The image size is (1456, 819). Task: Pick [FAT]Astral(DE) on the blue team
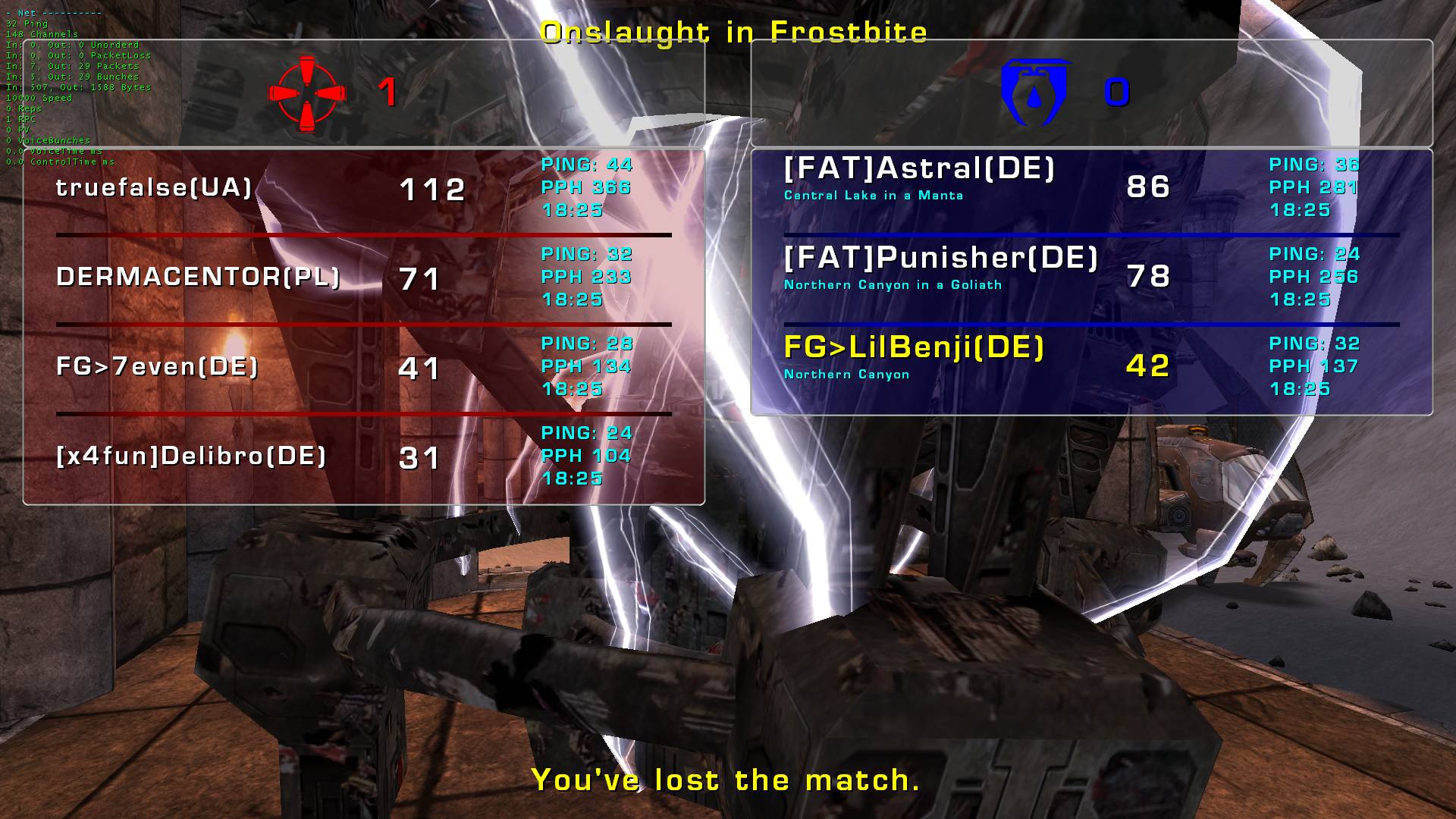click(x=919, y=169)
